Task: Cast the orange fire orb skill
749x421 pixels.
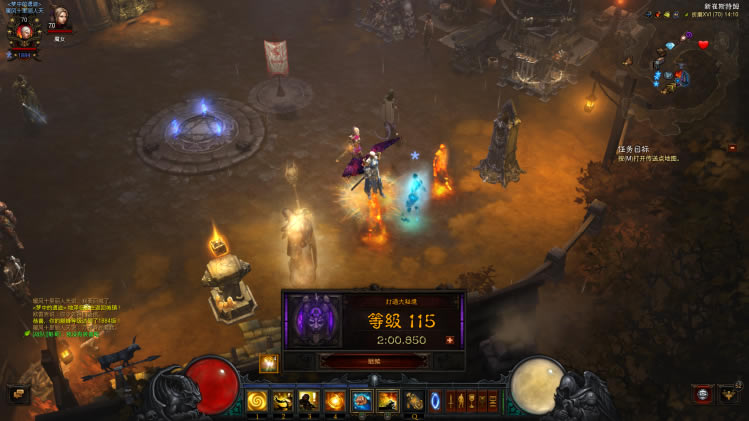Action: [335, 401]
